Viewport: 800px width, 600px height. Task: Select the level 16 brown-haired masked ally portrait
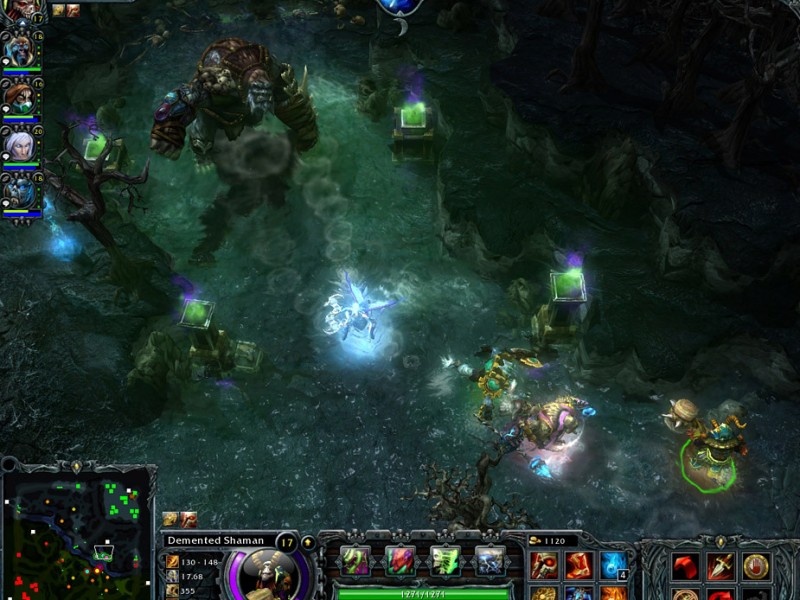[19, 98]
